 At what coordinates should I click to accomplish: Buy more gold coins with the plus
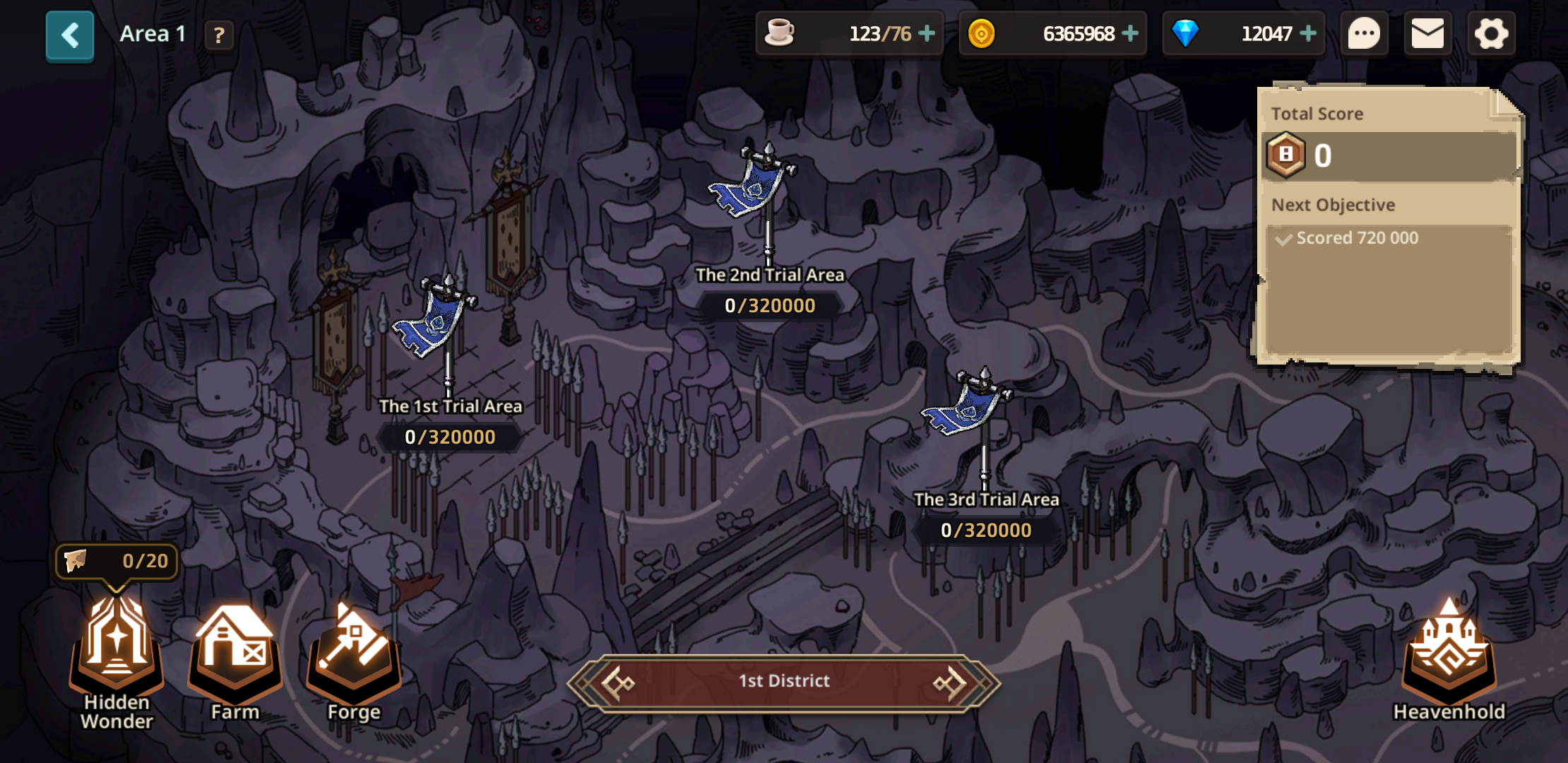1130,33
